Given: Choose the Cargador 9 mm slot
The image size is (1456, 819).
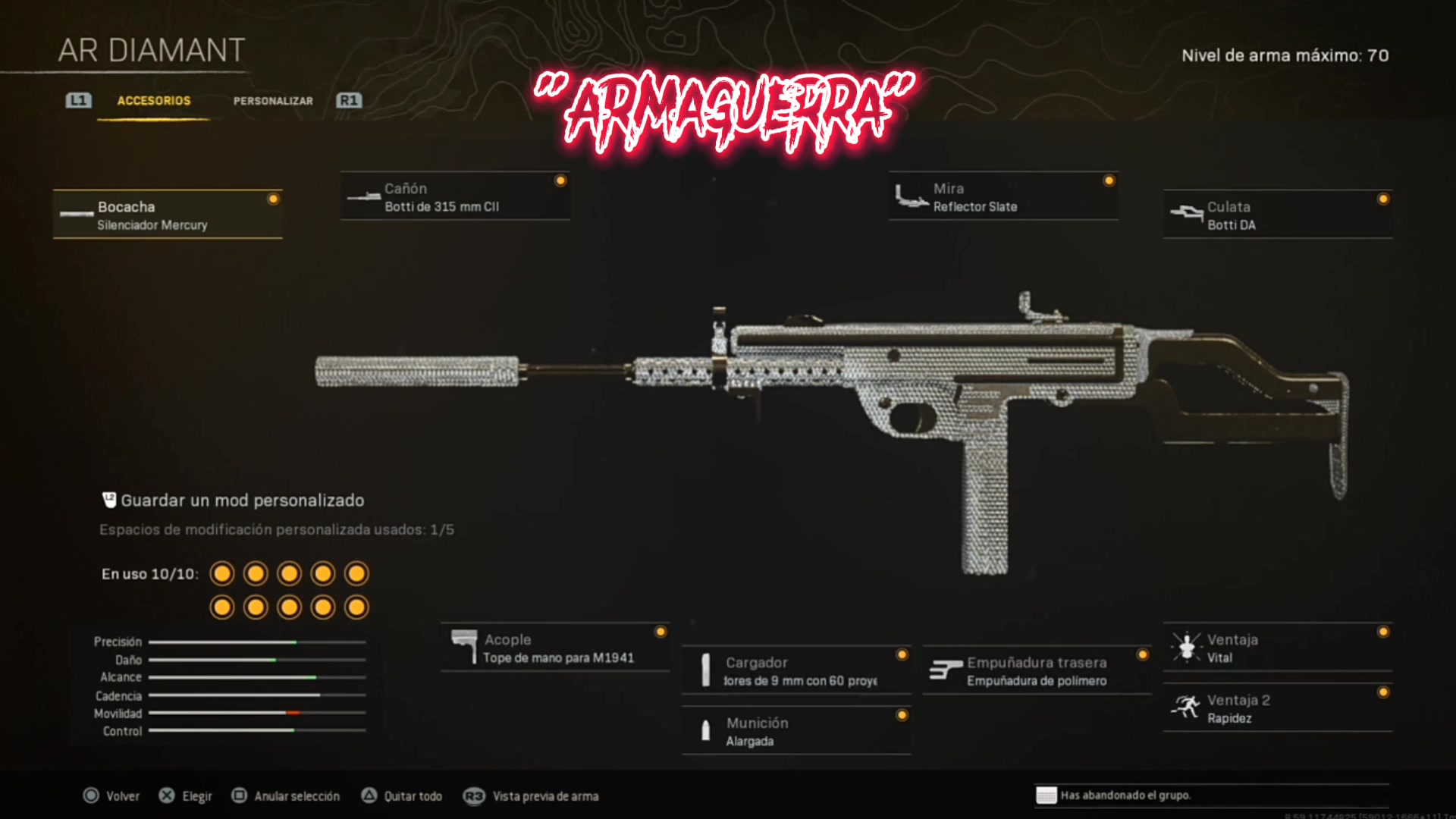Looking at the screenshot, I should click(796, 670).
